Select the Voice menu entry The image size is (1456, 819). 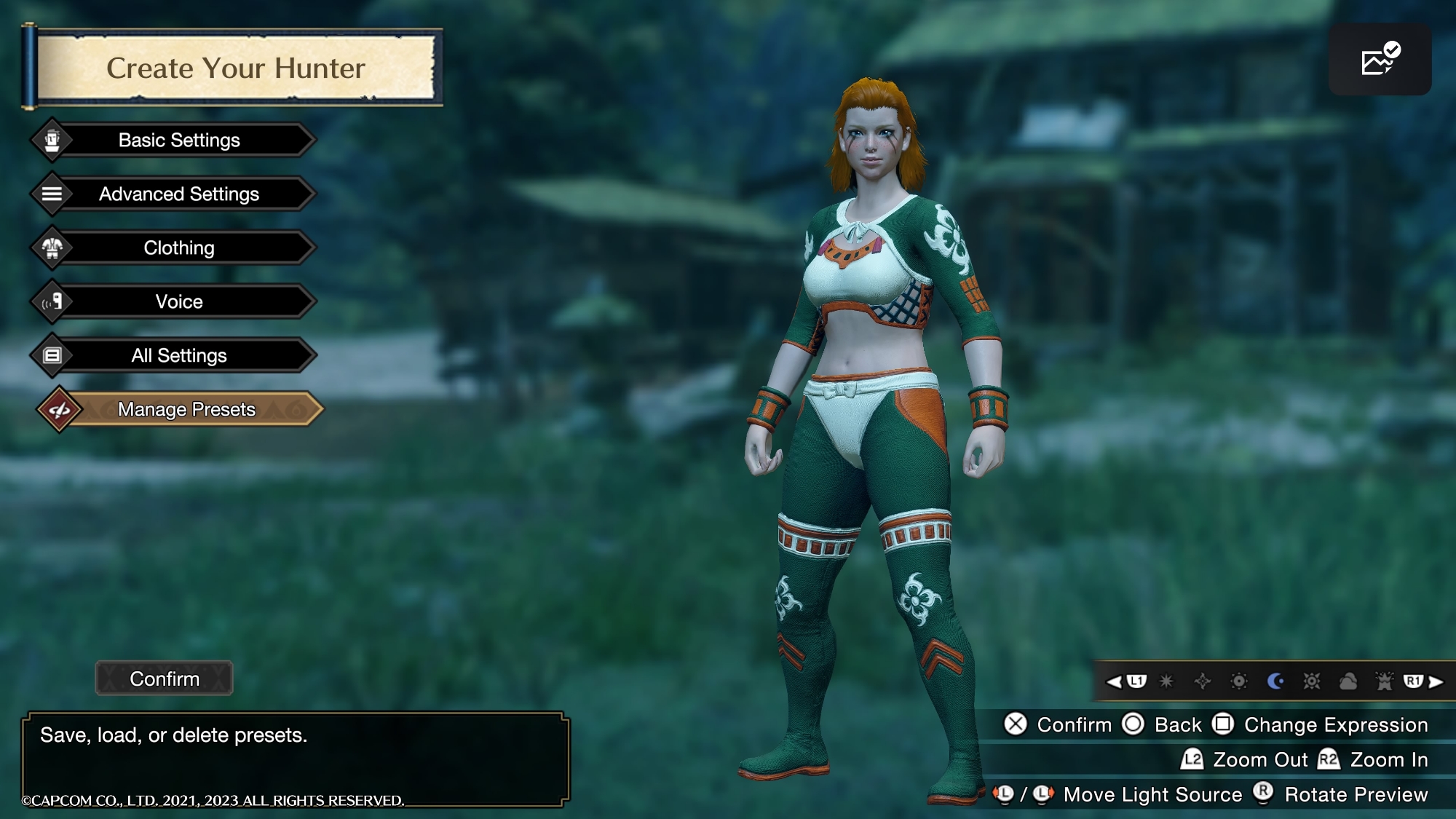coord(179,301)
